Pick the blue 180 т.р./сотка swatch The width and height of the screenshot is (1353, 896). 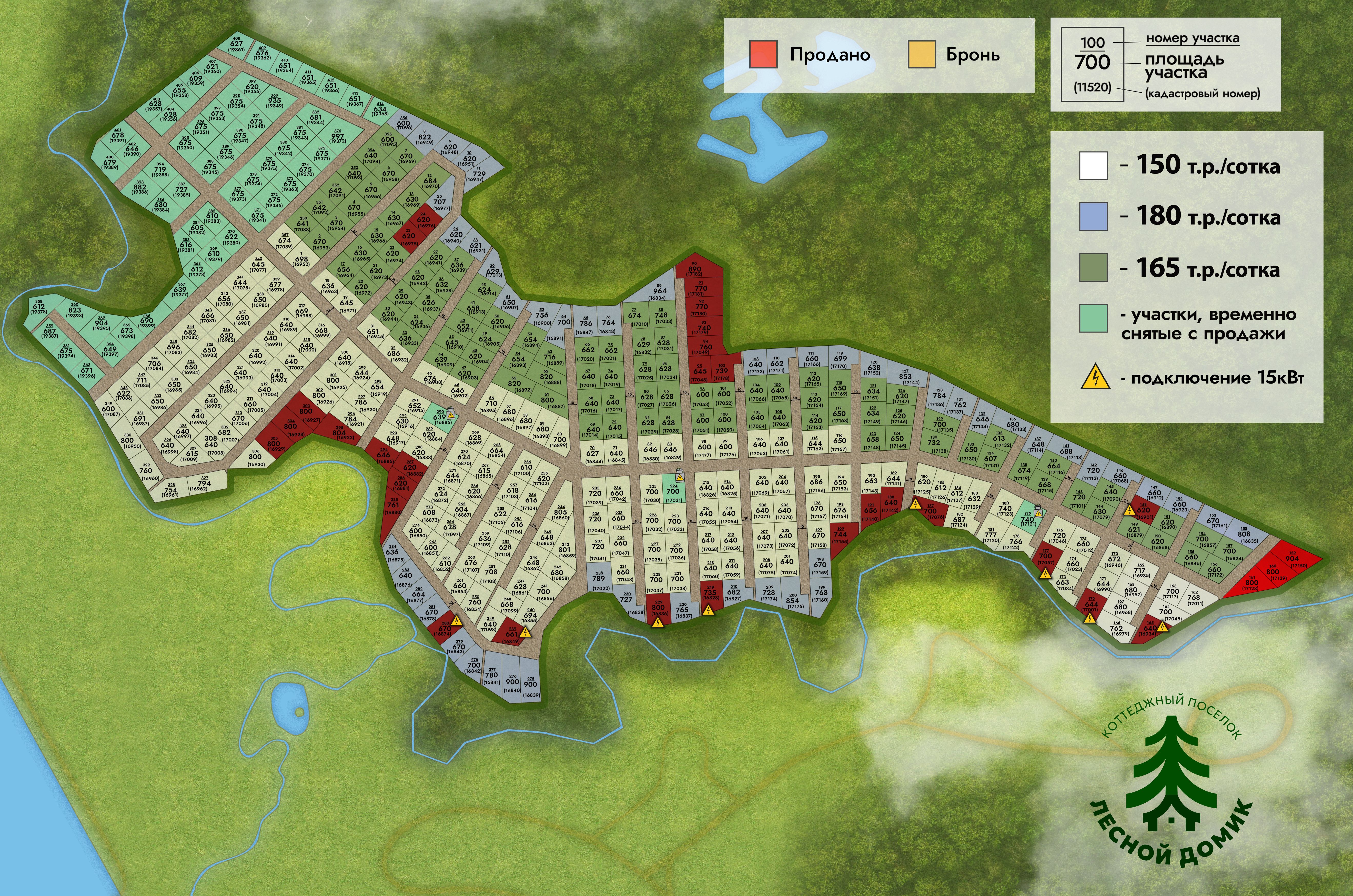pos(1093,217)
